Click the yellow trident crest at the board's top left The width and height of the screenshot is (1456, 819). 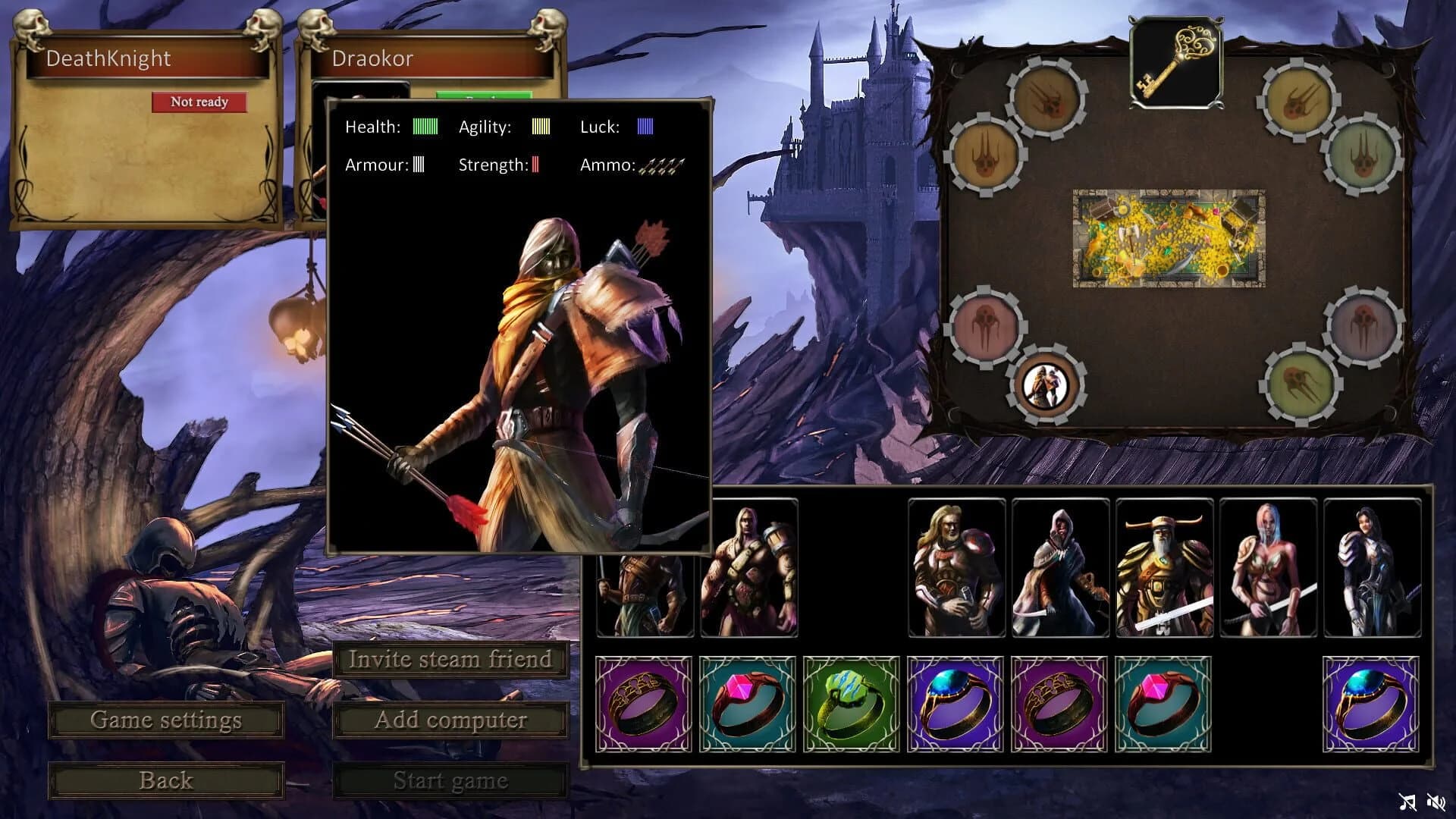[x=1046, y=99]
